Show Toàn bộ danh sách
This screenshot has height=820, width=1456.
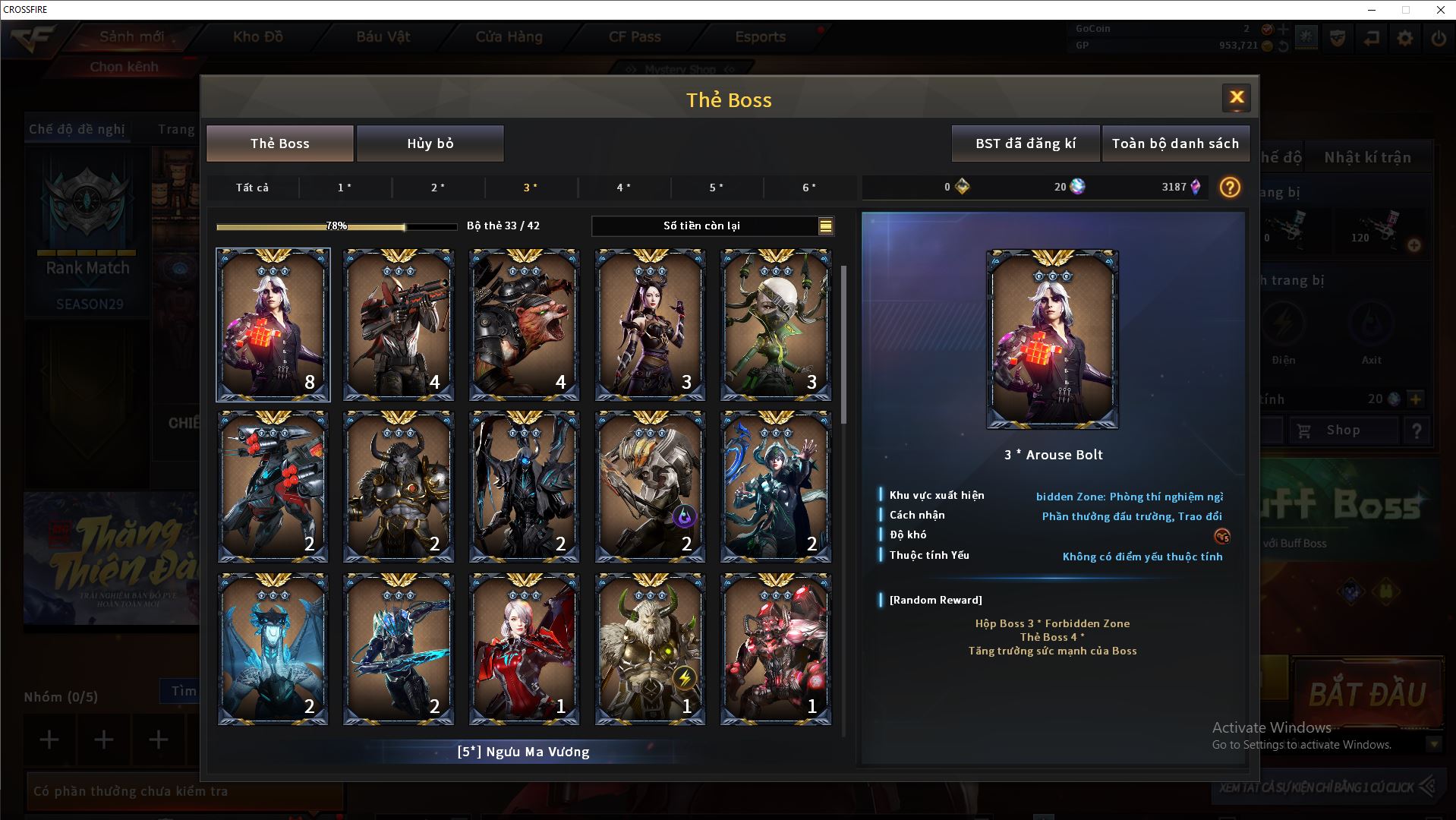tap(1175, 143)
